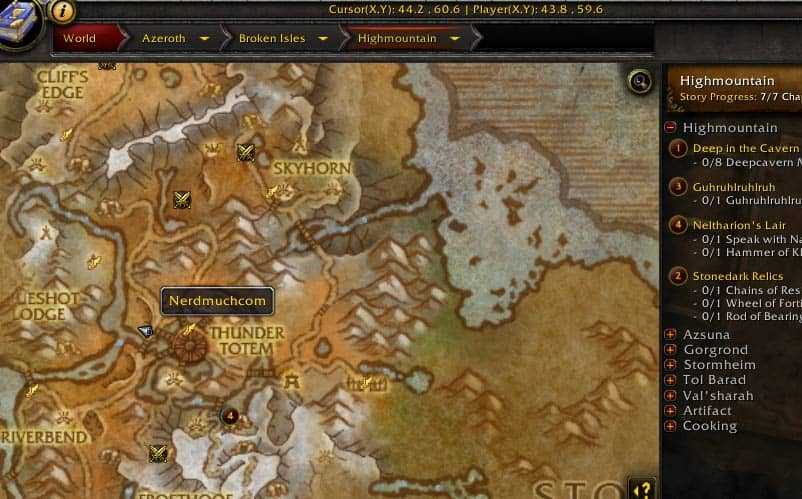Select the Deep in the Cavern quest
Screen dimensions: 802x499
(745, 148)
